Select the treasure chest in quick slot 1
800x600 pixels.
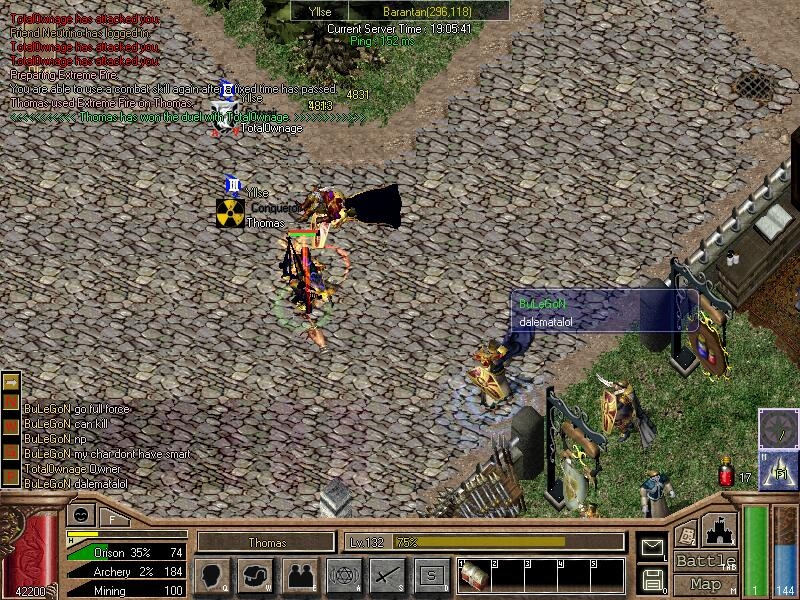[x=475, y=576]
